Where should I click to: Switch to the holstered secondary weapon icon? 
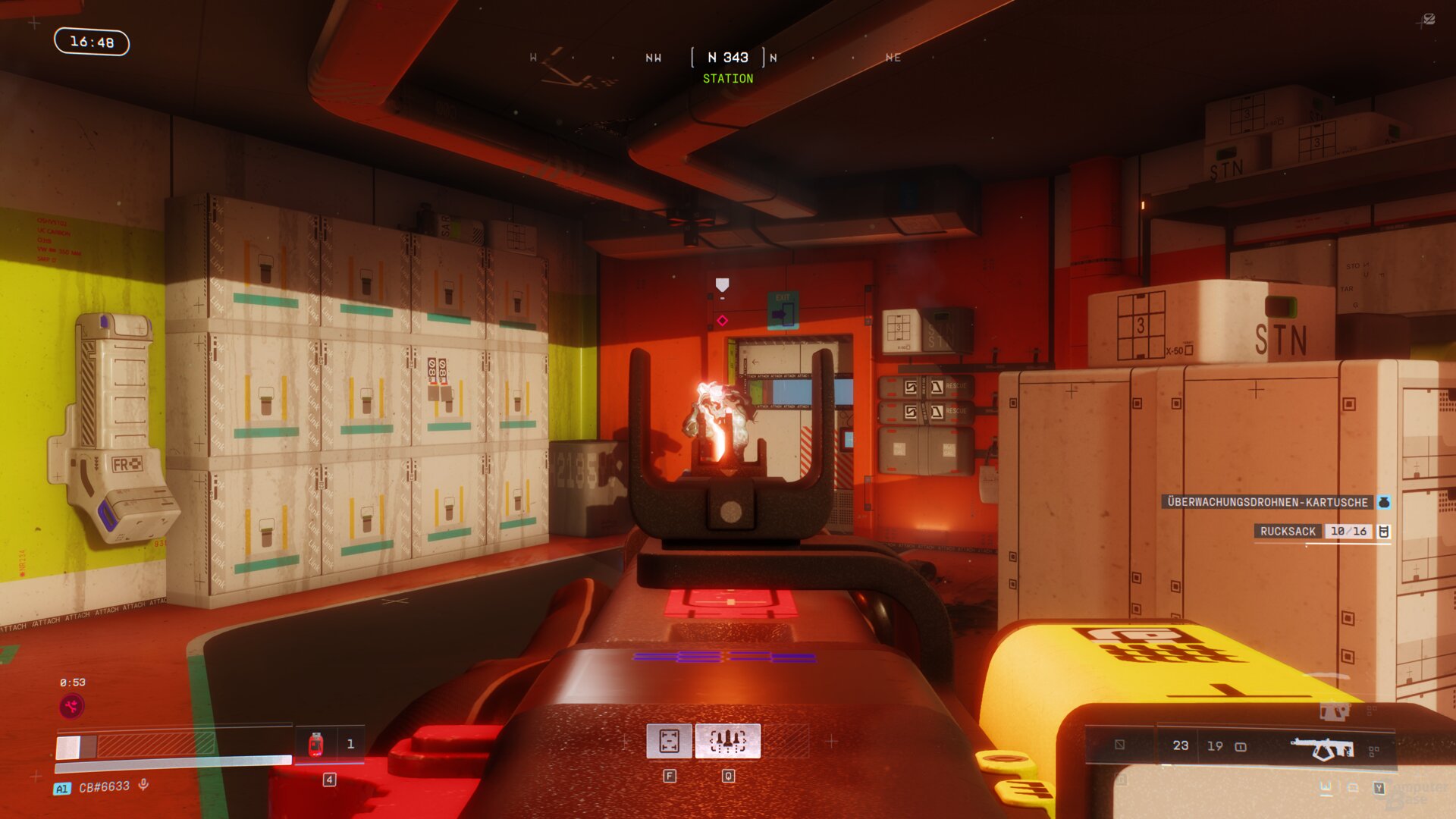coord(1334,711)
